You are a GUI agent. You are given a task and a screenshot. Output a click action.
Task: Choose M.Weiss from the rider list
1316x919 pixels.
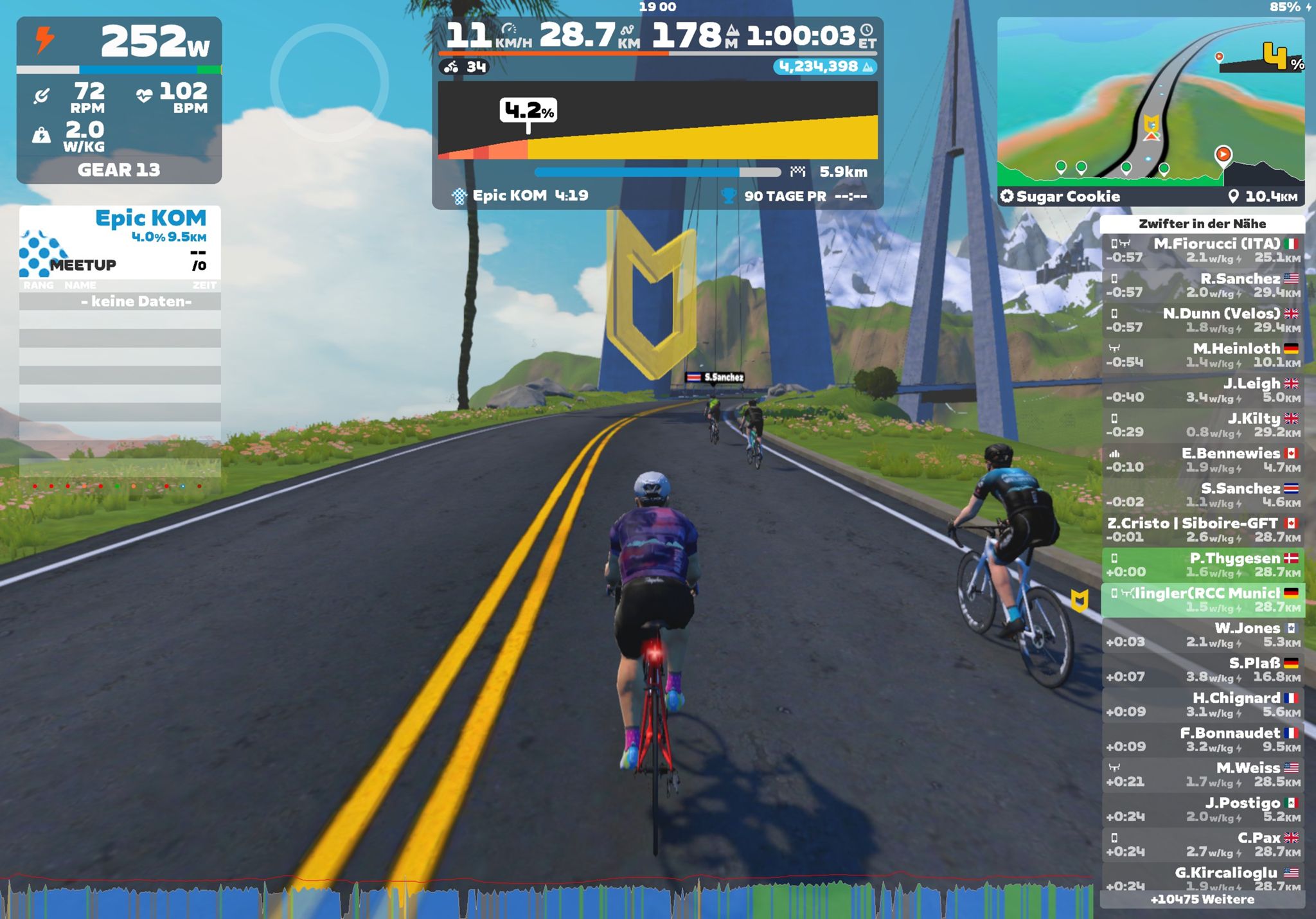[1202, 774]
